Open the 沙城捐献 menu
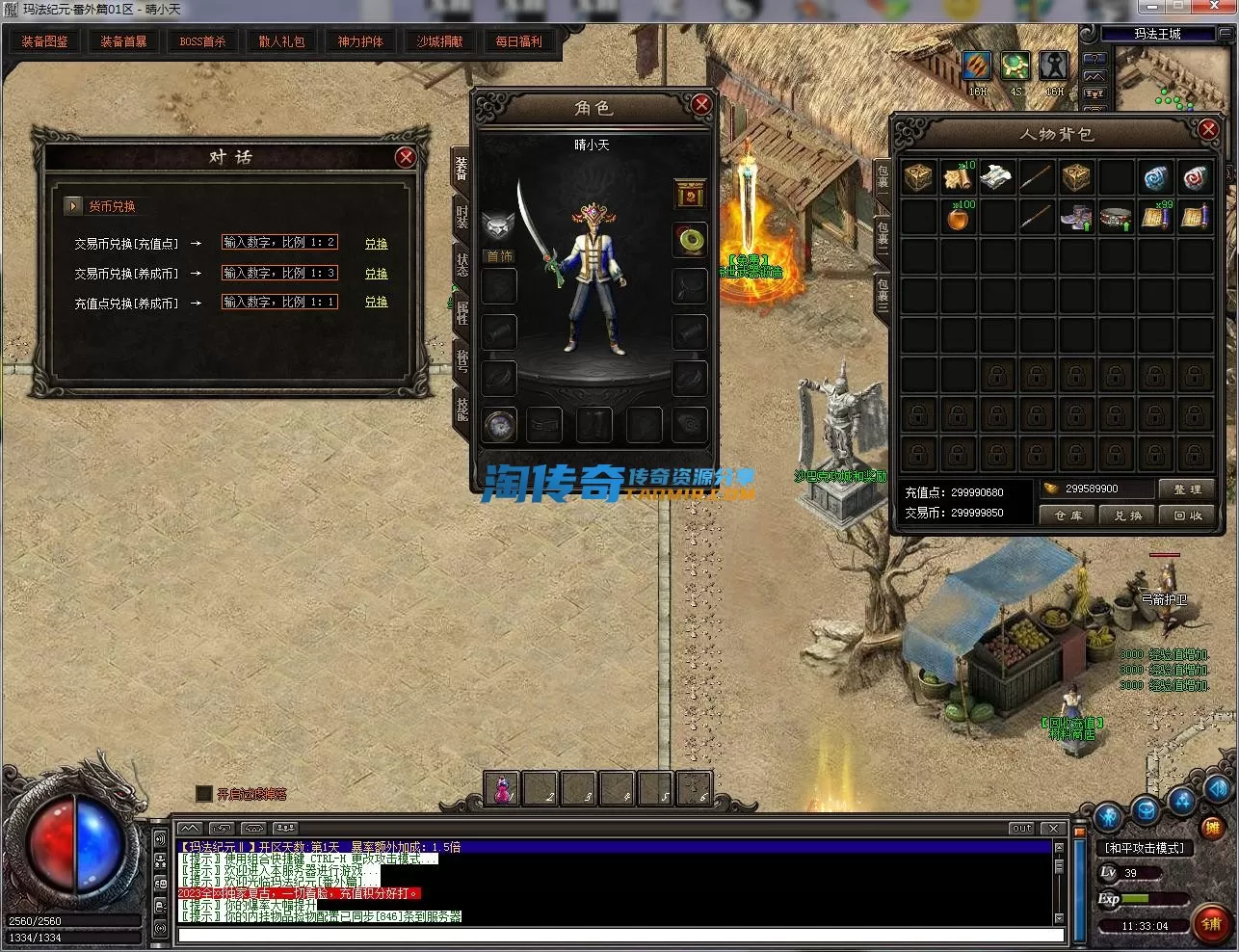This screenshot has height=952, width=1239. pyautogui.click(x=439, y=41)
